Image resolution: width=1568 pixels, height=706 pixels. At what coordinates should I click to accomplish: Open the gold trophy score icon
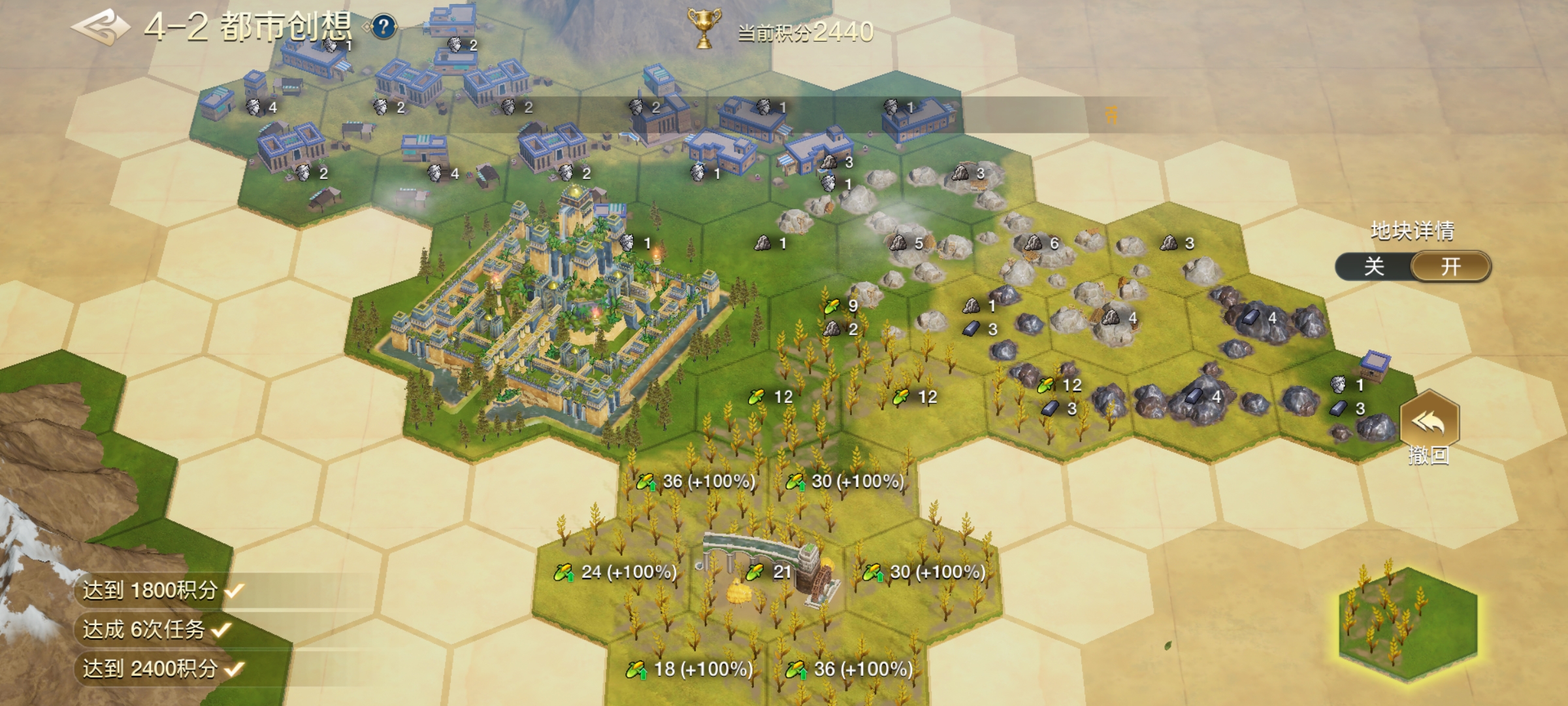click(x=704, y=28)
